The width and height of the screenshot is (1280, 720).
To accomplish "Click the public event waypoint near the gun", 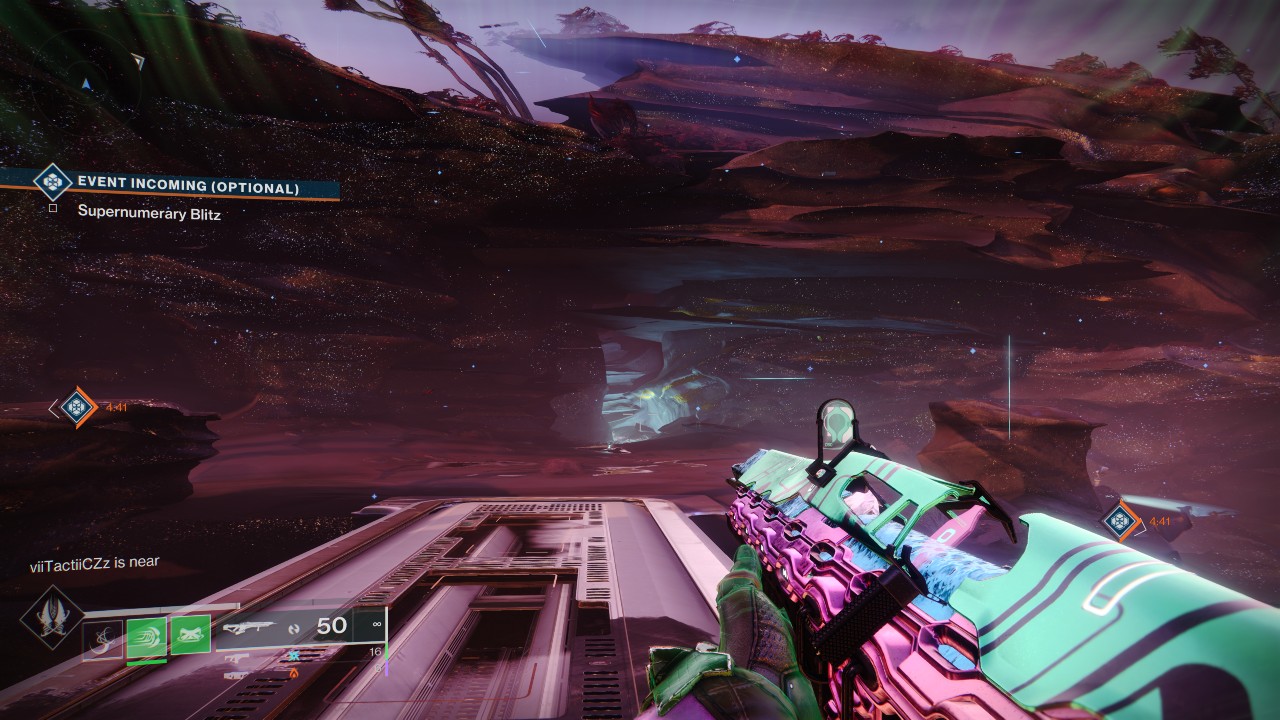I will [x=1121, y=520].
